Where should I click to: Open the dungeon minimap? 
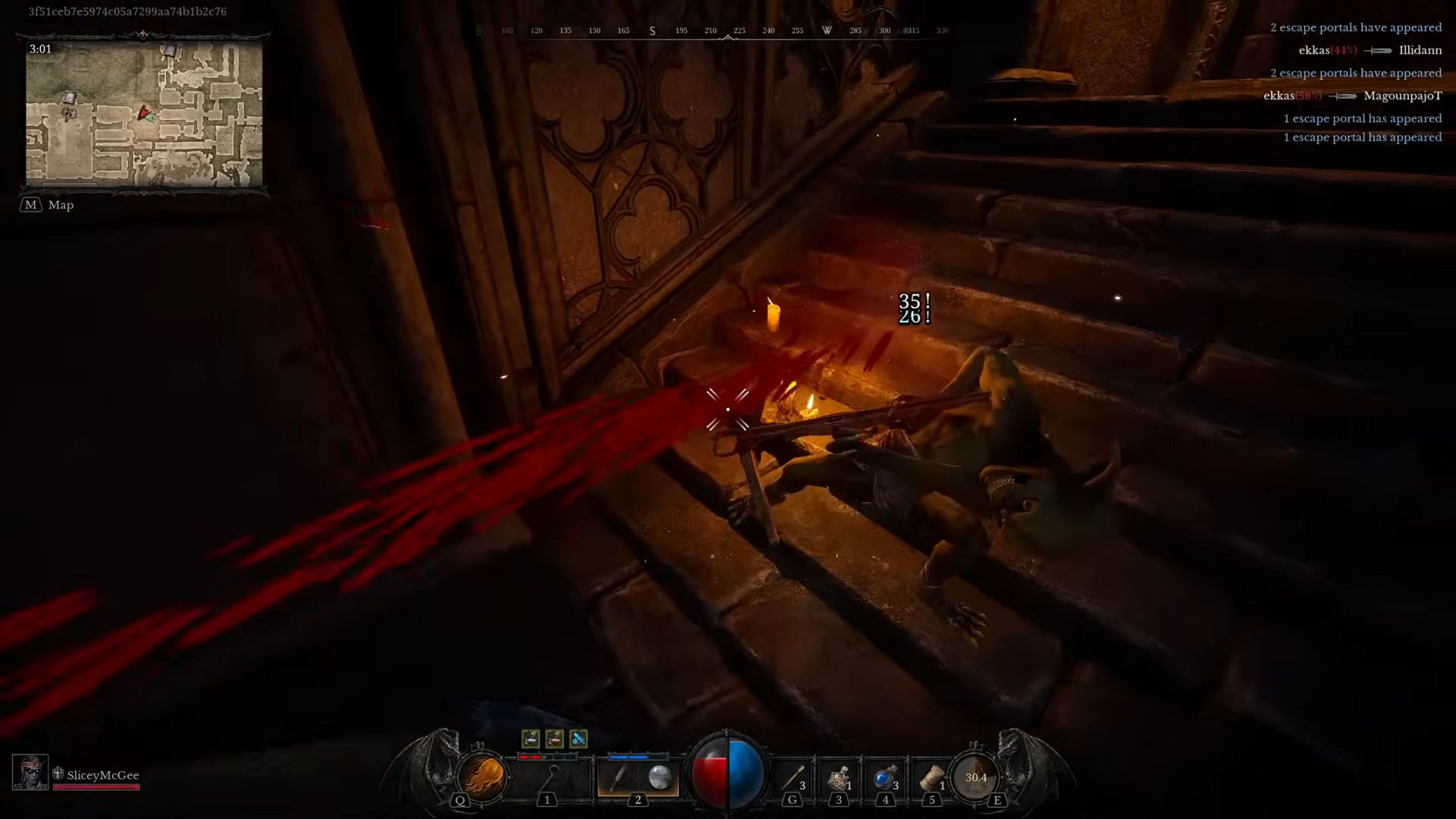tap(144, 115)
